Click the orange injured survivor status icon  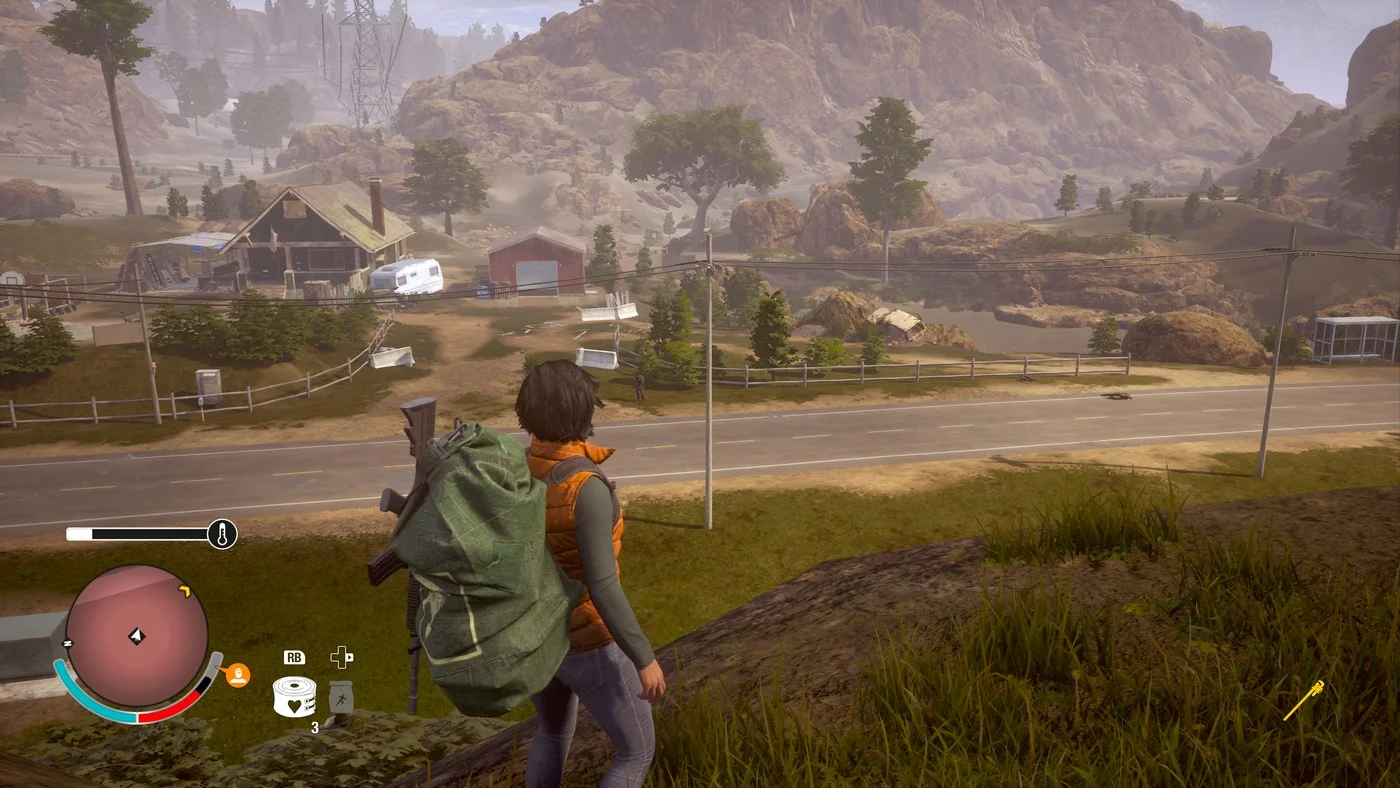[238, 675]
